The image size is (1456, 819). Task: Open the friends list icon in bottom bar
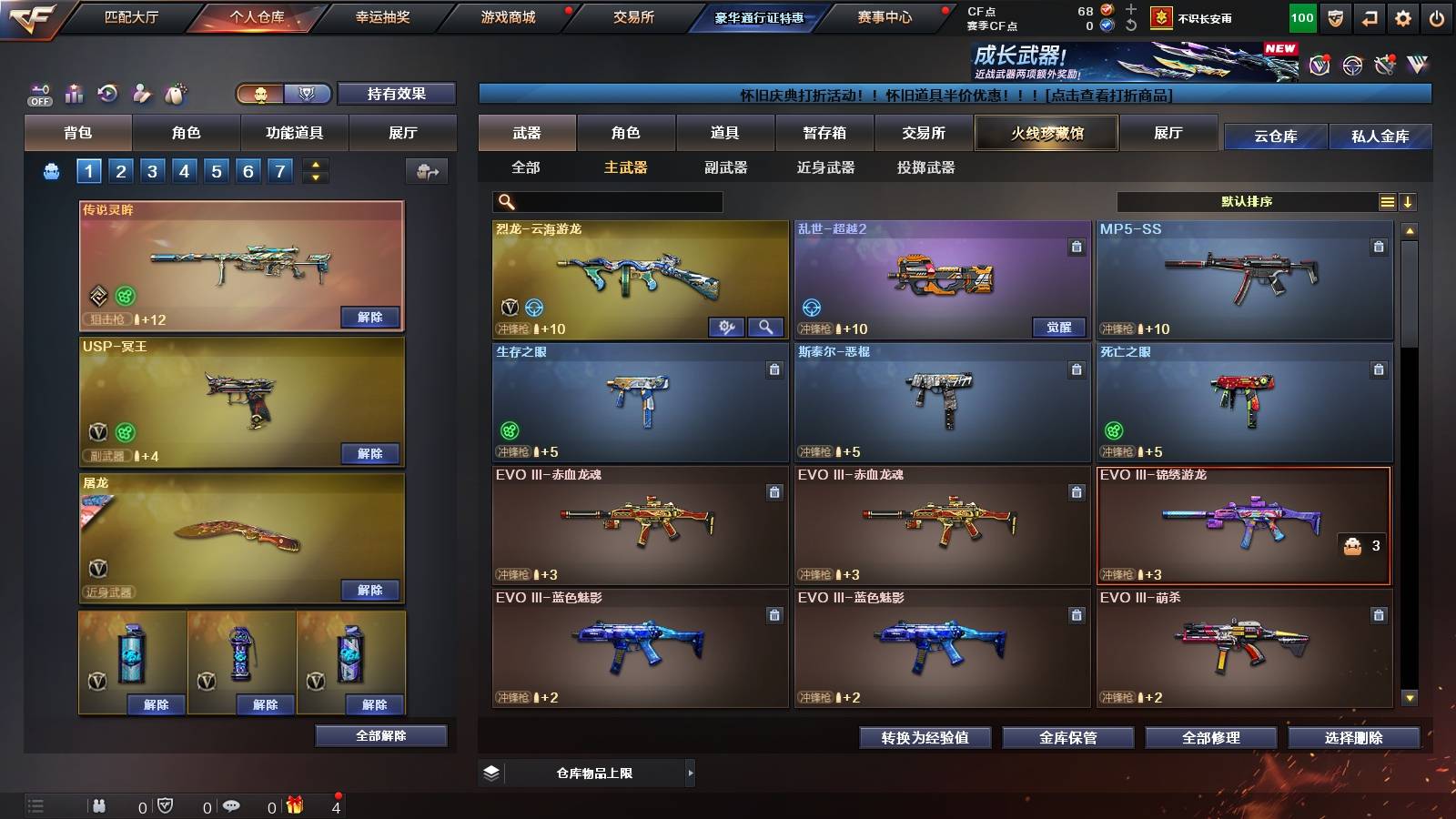98,805
